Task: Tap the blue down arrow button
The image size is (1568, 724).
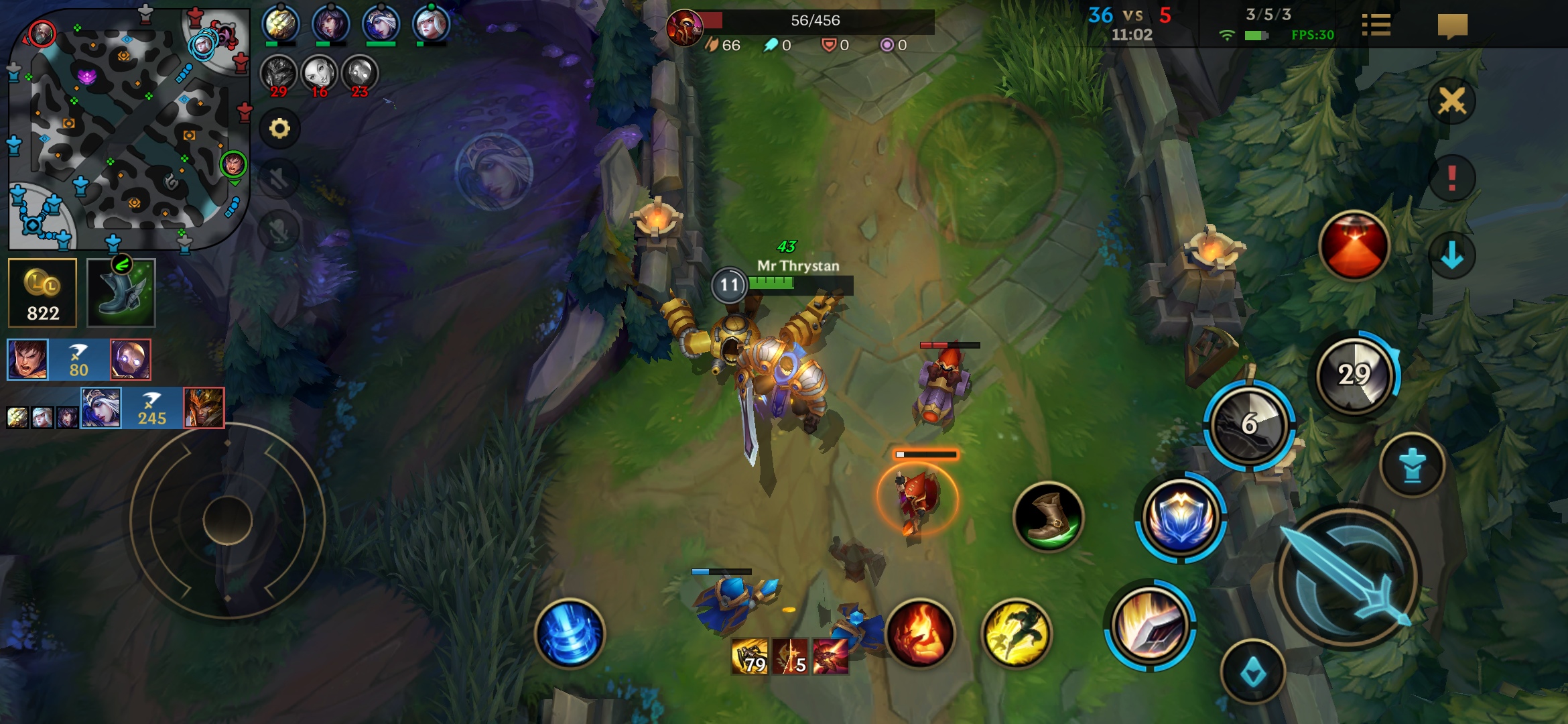Action: point(1451,255)
